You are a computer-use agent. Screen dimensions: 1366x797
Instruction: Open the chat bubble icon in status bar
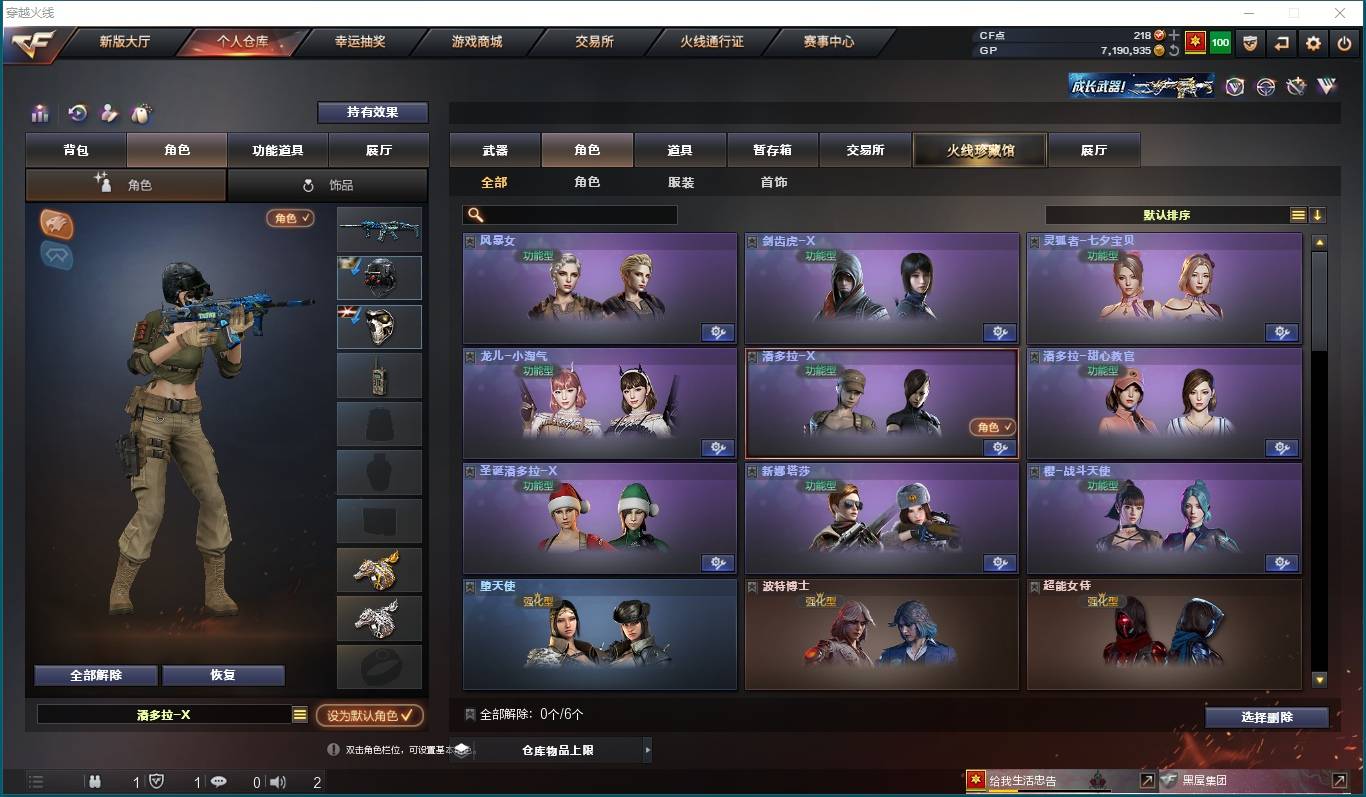click(219, 781)
